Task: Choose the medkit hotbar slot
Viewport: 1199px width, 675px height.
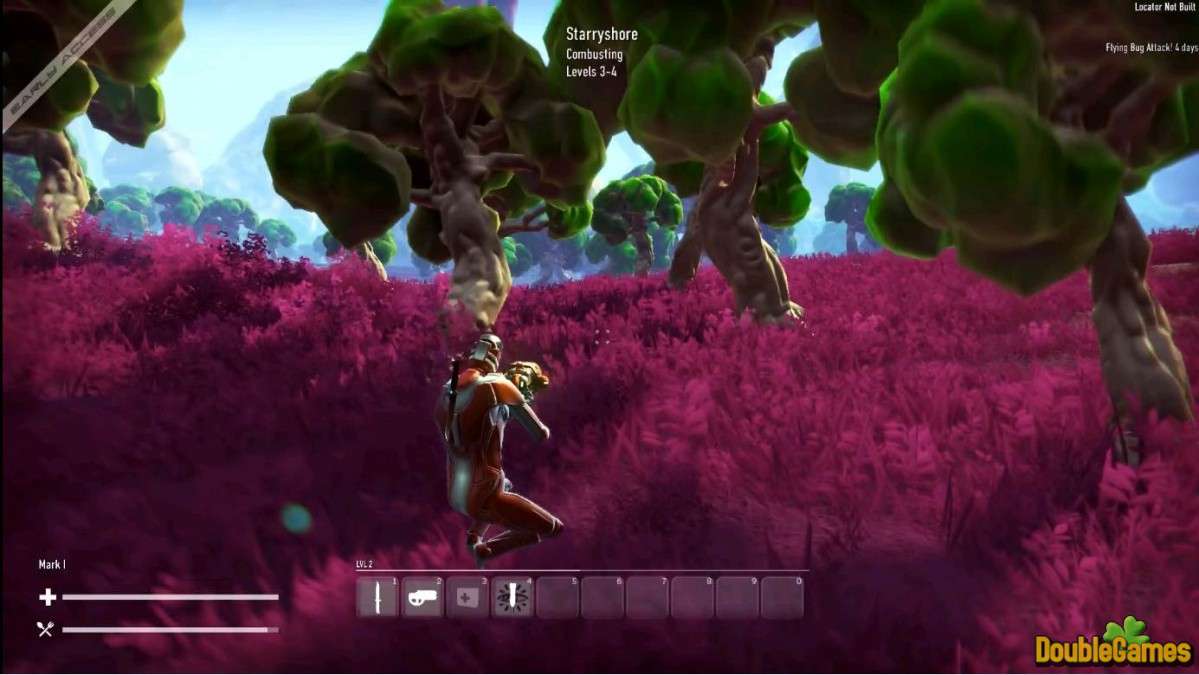Action: [468, 598]
